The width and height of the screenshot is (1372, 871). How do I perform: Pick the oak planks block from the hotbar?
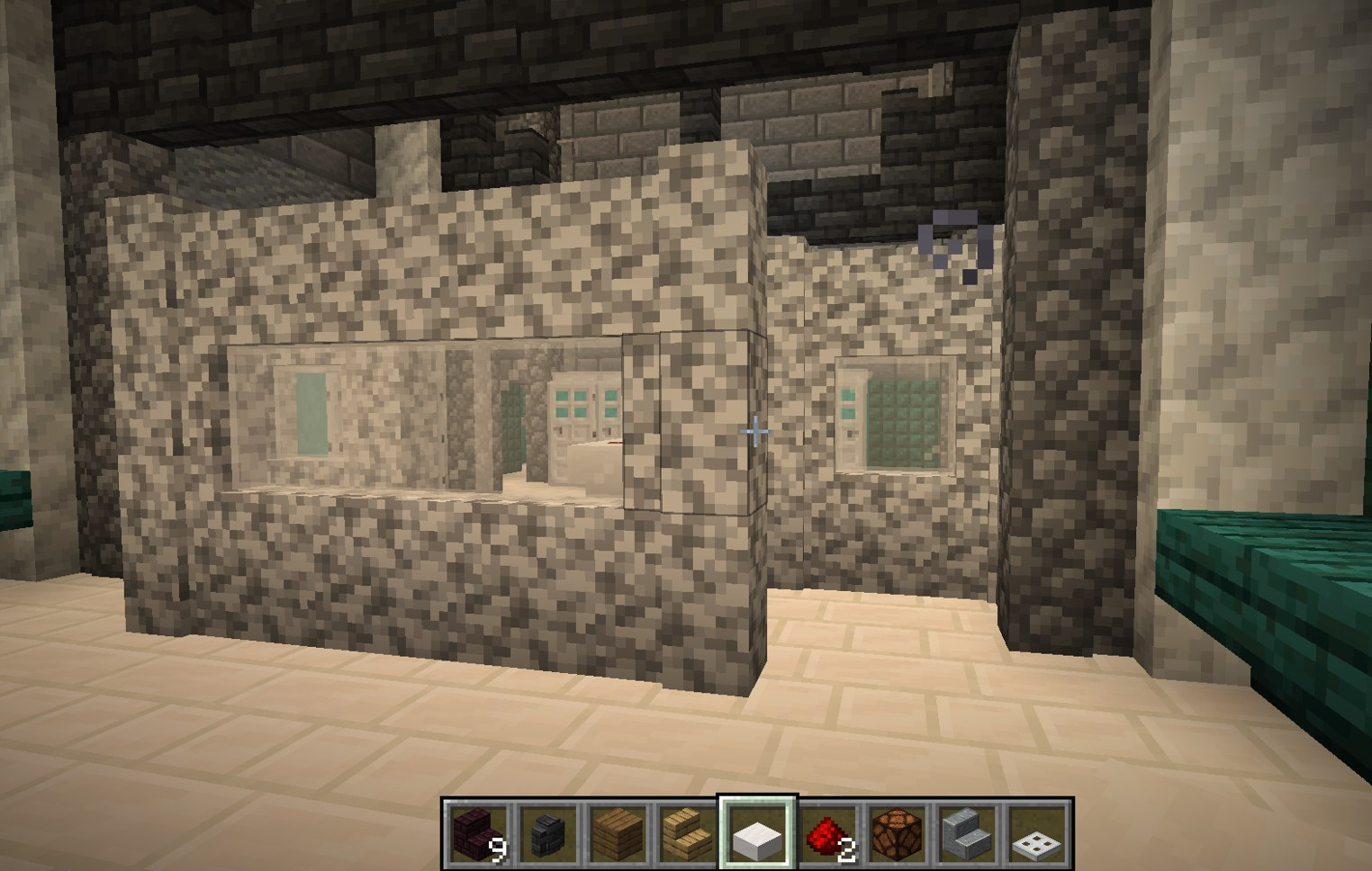pyautogui.click(x=618, y=834)
